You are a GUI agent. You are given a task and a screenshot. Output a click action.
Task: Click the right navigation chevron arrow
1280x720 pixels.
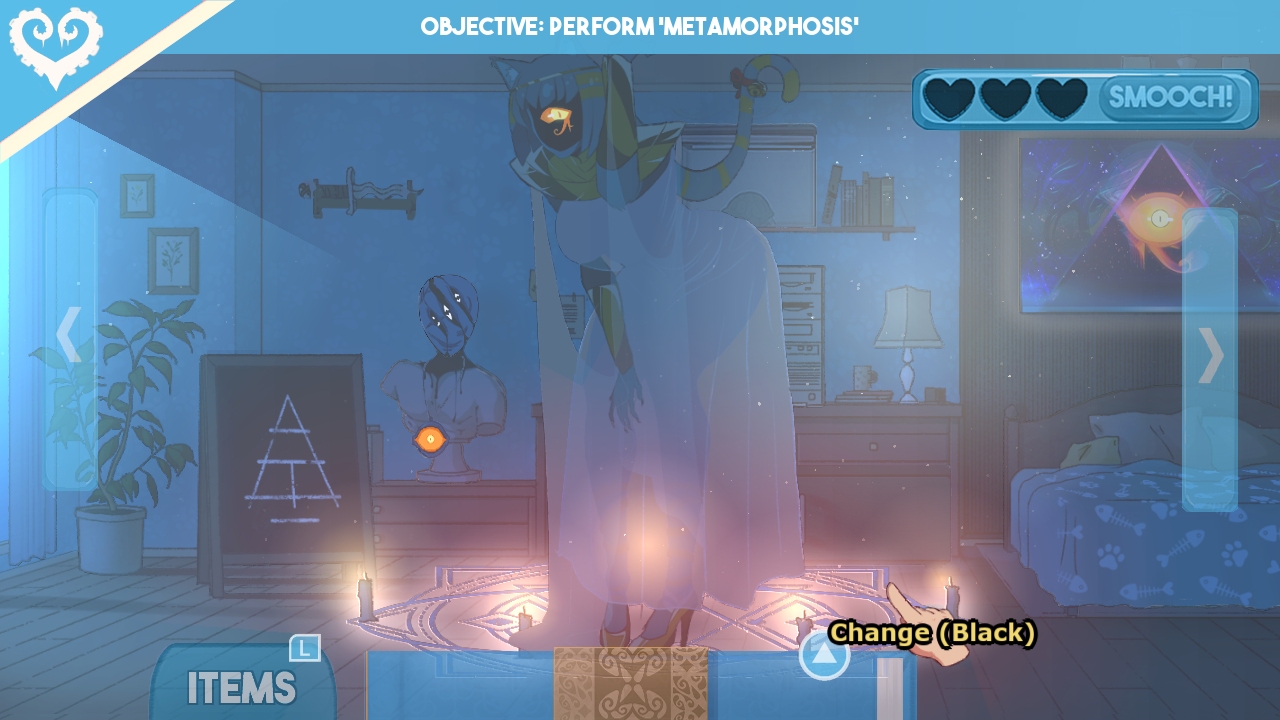(x=1212, y=355)
